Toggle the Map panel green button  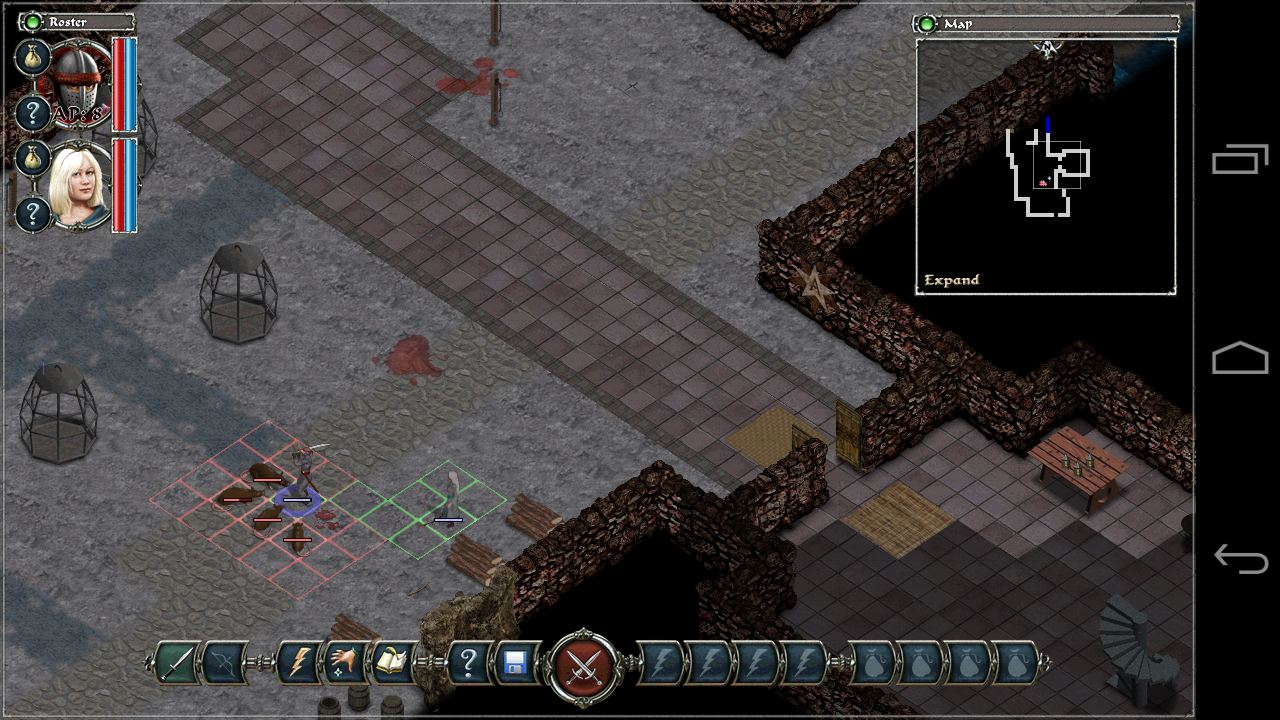point(927,23)
